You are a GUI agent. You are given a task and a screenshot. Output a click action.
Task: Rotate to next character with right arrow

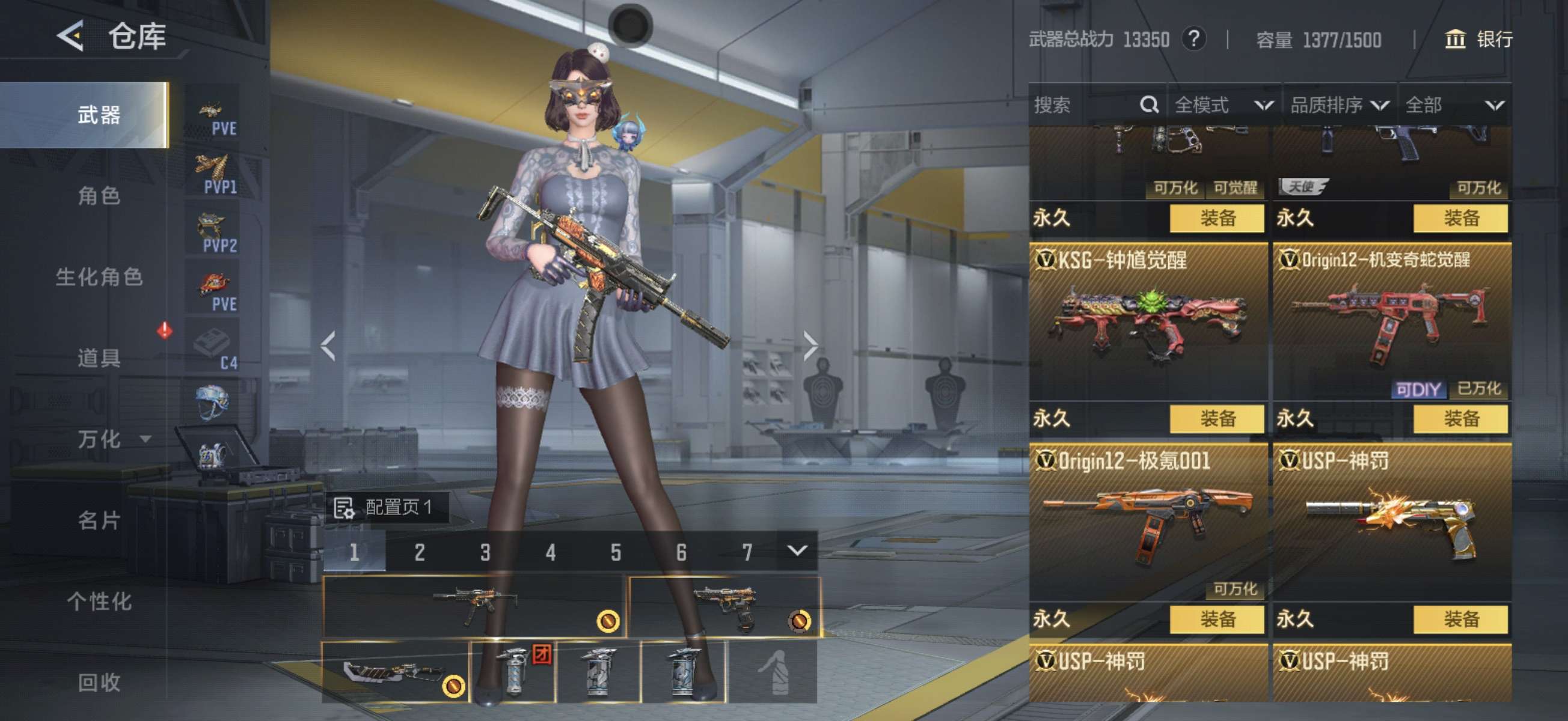point(810,346)
